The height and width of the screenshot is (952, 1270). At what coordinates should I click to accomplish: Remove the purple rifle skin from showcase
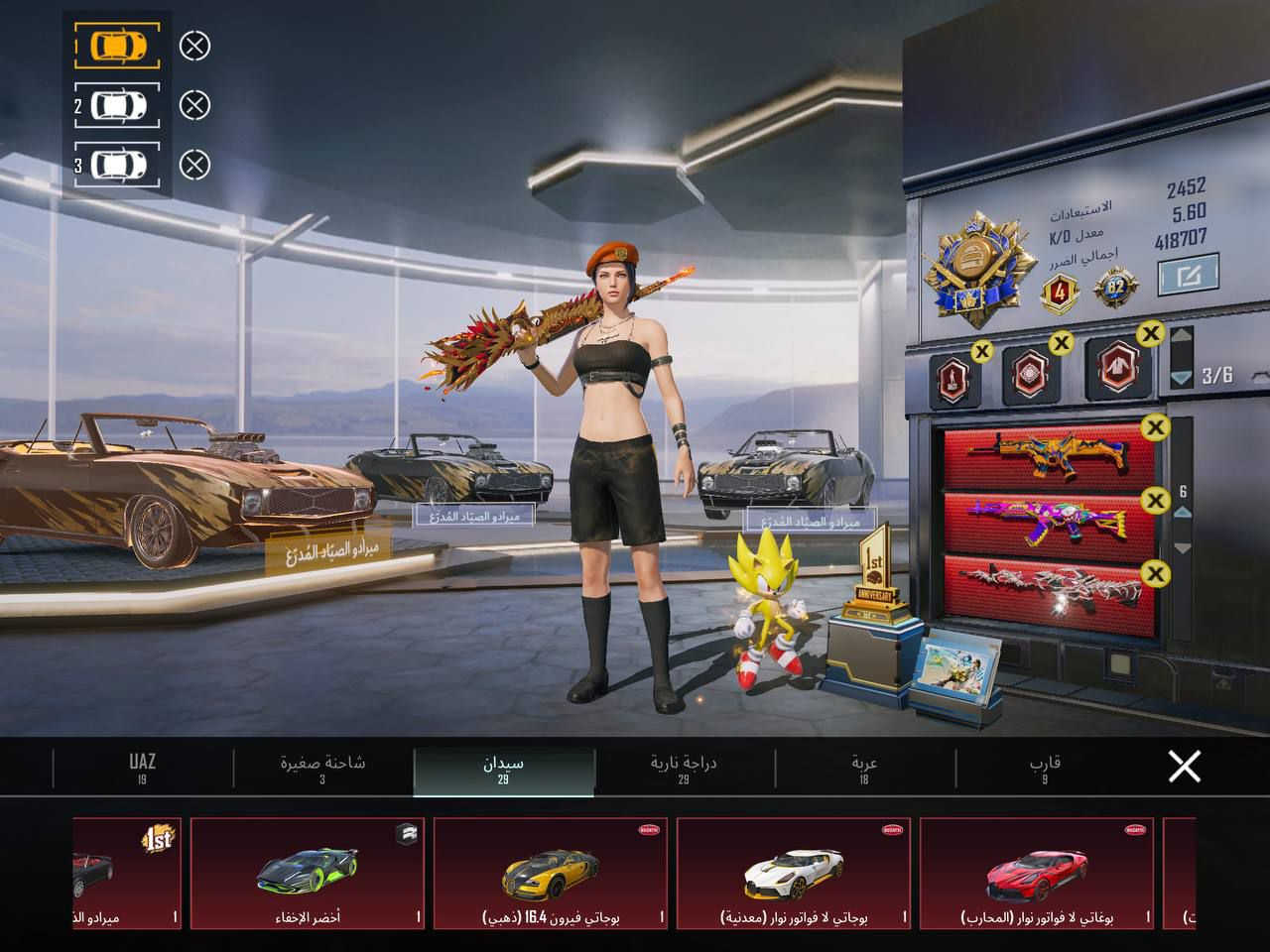point(1155,501)
